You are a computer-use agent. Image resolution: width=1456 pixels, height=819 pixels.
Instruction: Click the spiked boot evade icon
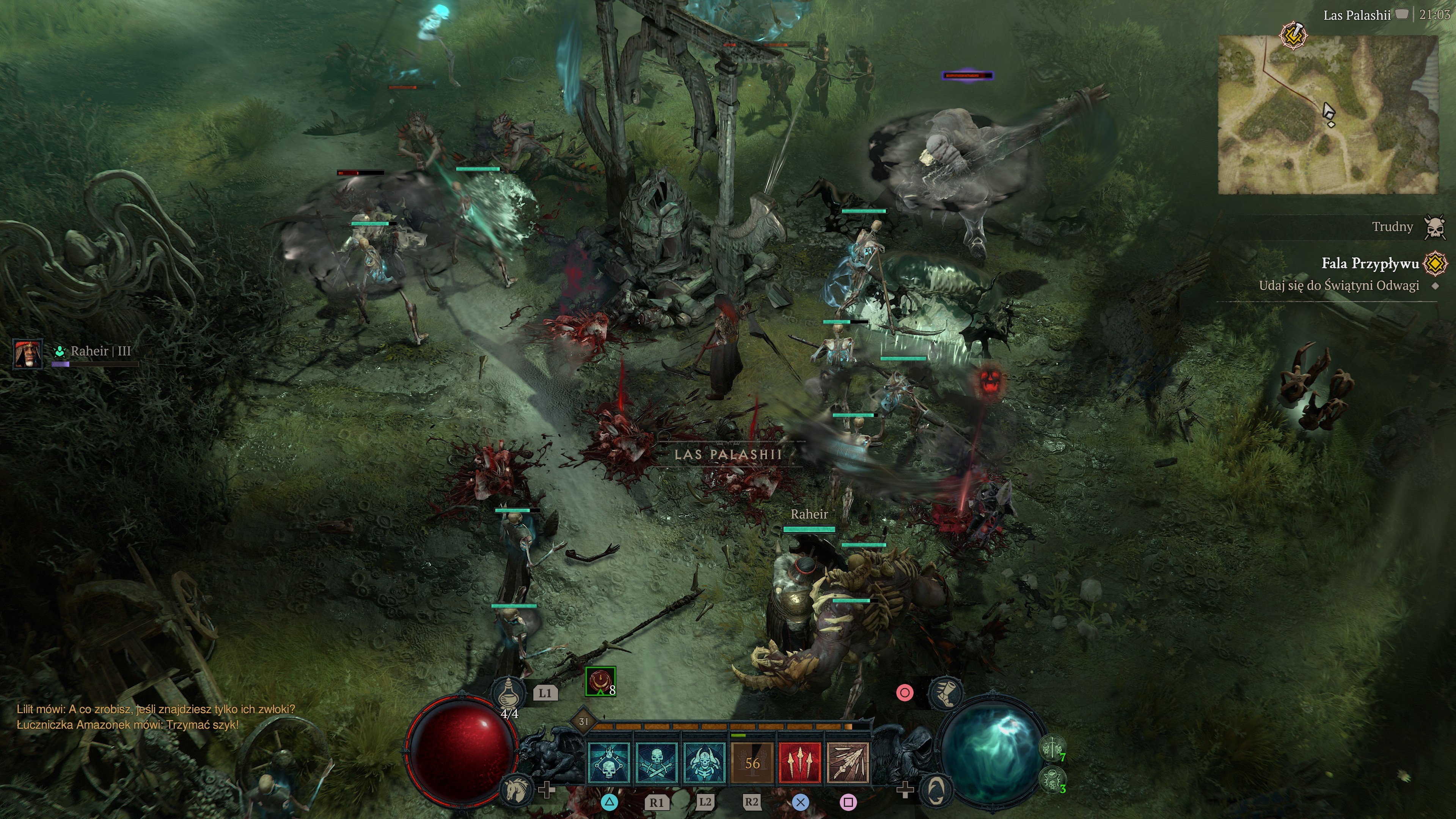tap(946, 693)
